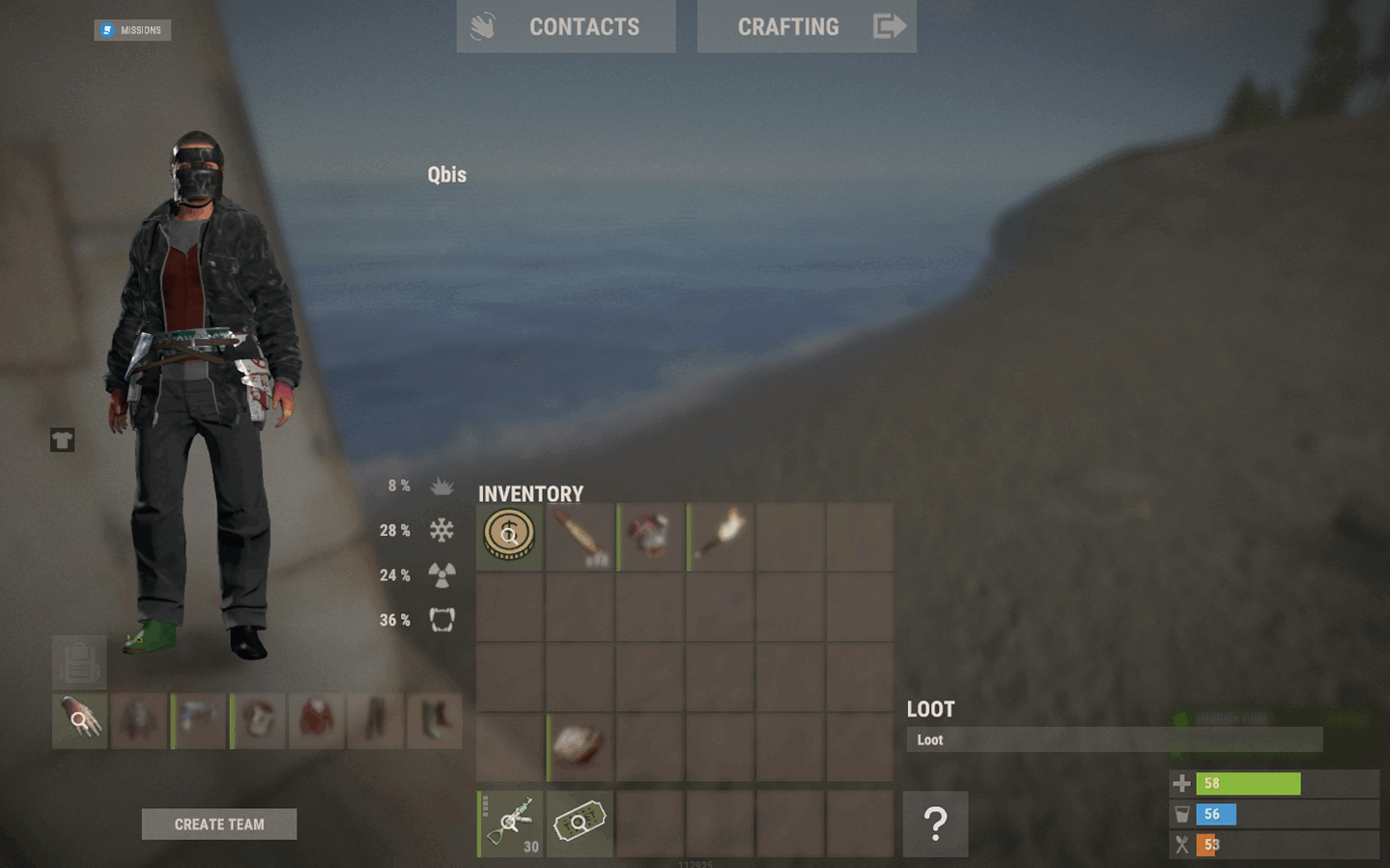Select the gloves clothing slot
This screenshot has height=868, width=1390.
click(79, 720)
